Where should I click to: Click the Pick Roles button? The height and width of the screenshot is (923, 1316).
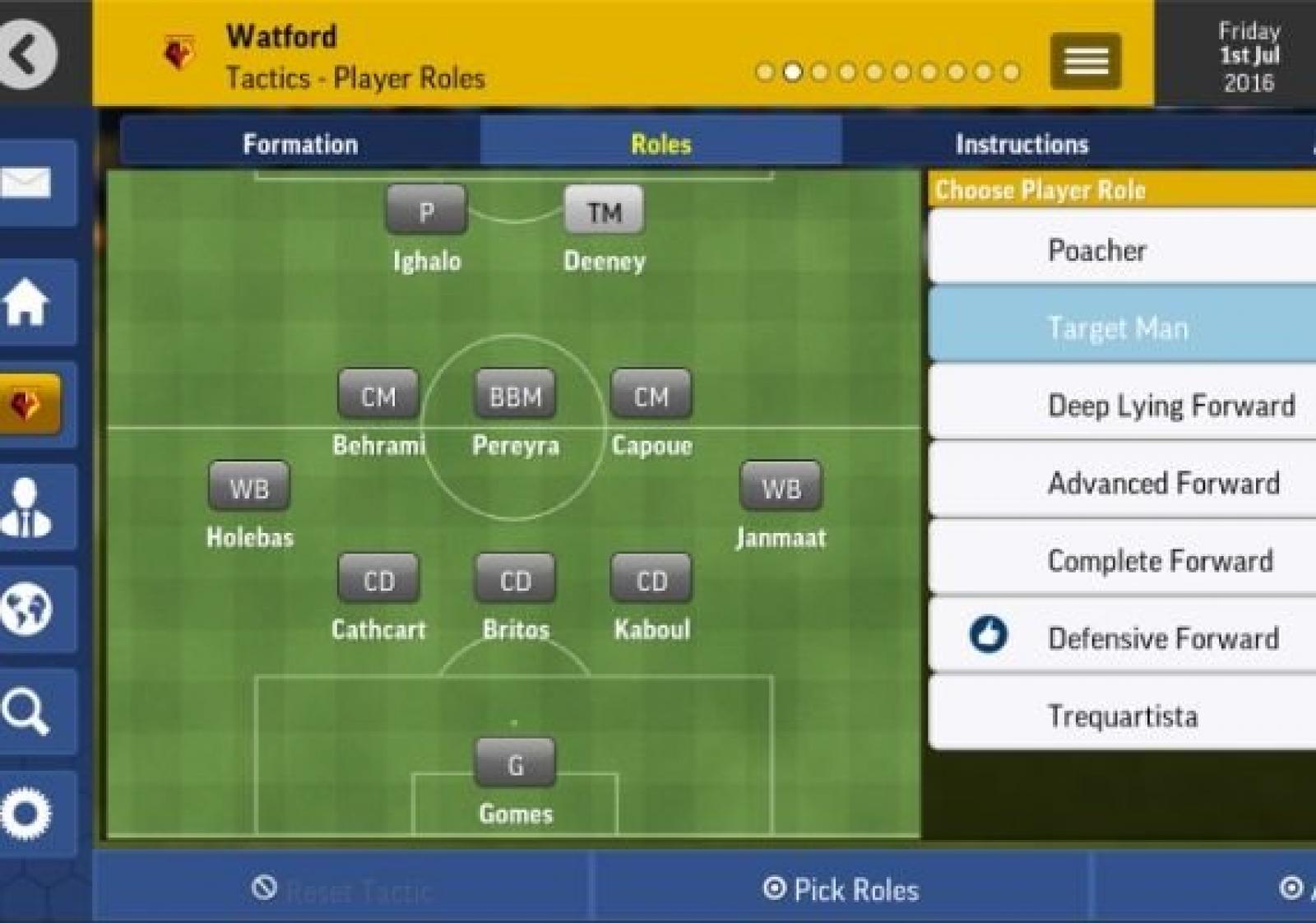(x=841, y=889)
